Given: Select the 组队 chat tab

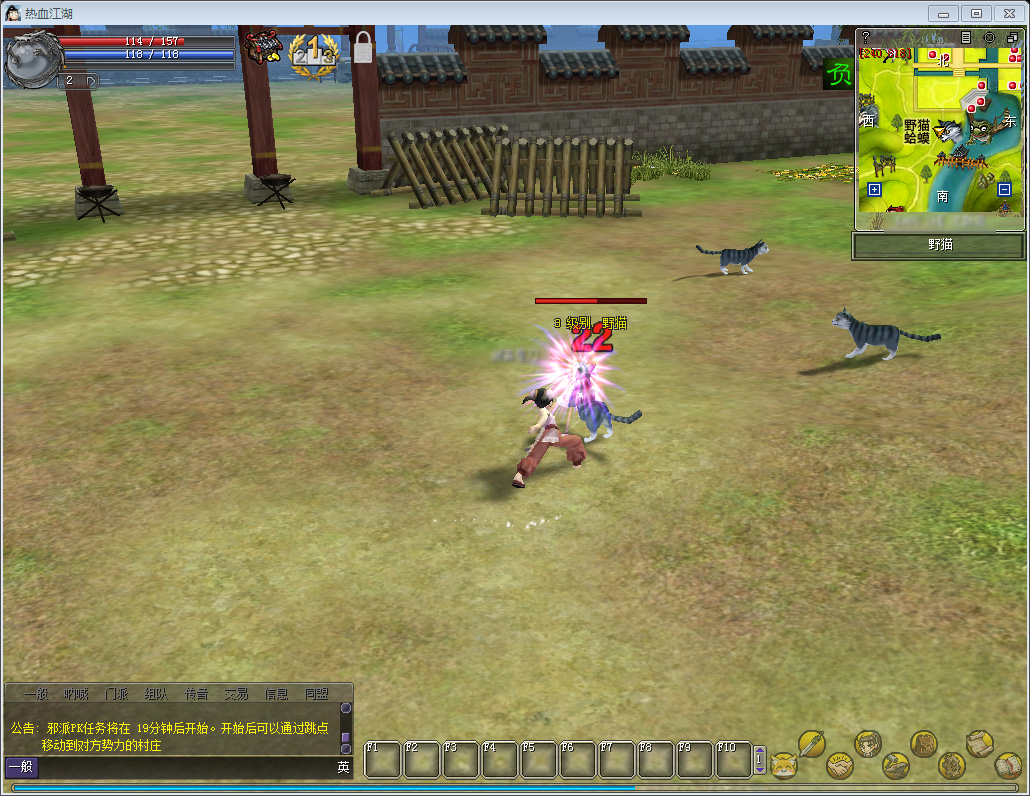Looking at the screenshot, I should pyautogui.click(x=156, y=694).
